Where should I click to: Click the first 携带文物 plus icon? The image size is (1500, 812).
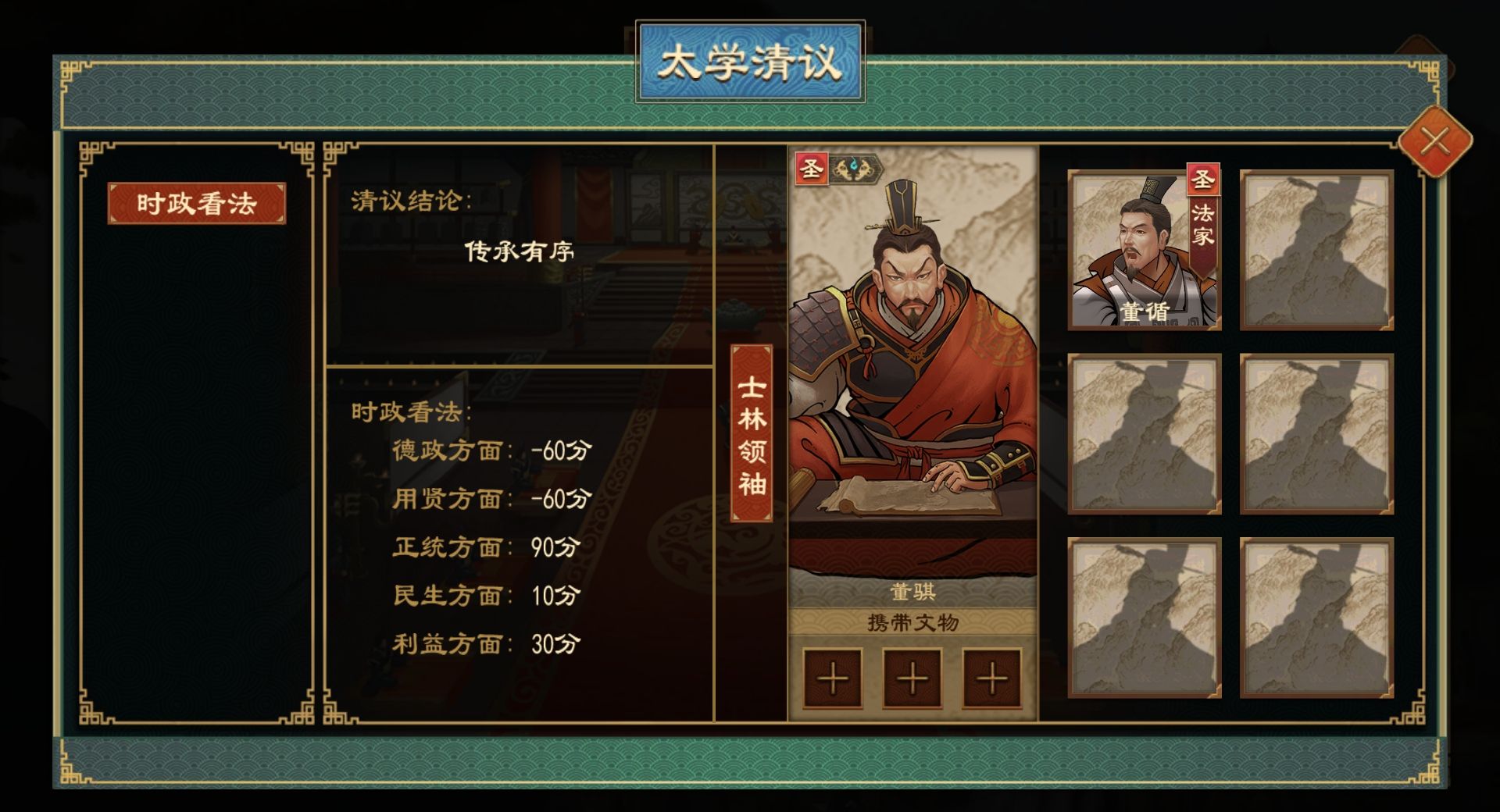[831, 679]
